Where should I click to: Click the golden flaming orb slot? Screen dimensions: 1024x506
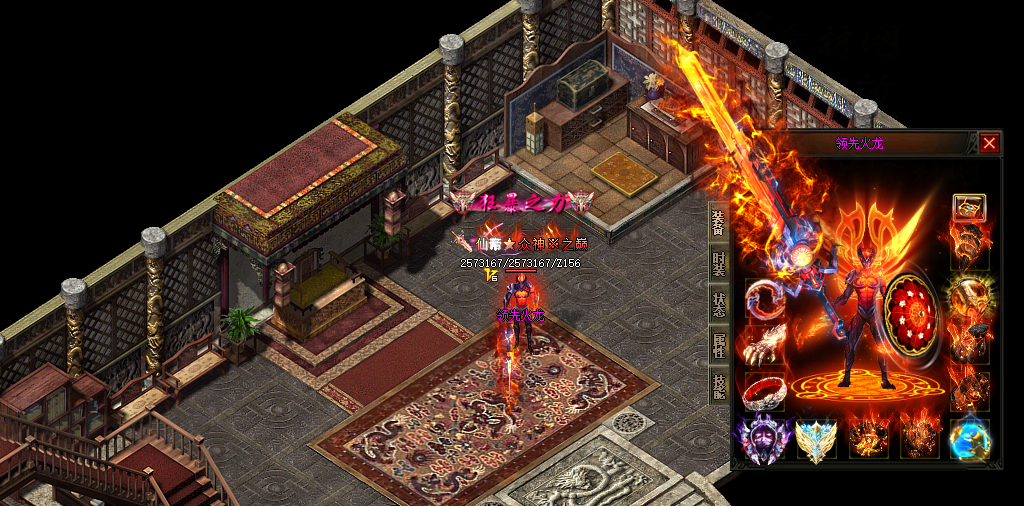[969, 297]
